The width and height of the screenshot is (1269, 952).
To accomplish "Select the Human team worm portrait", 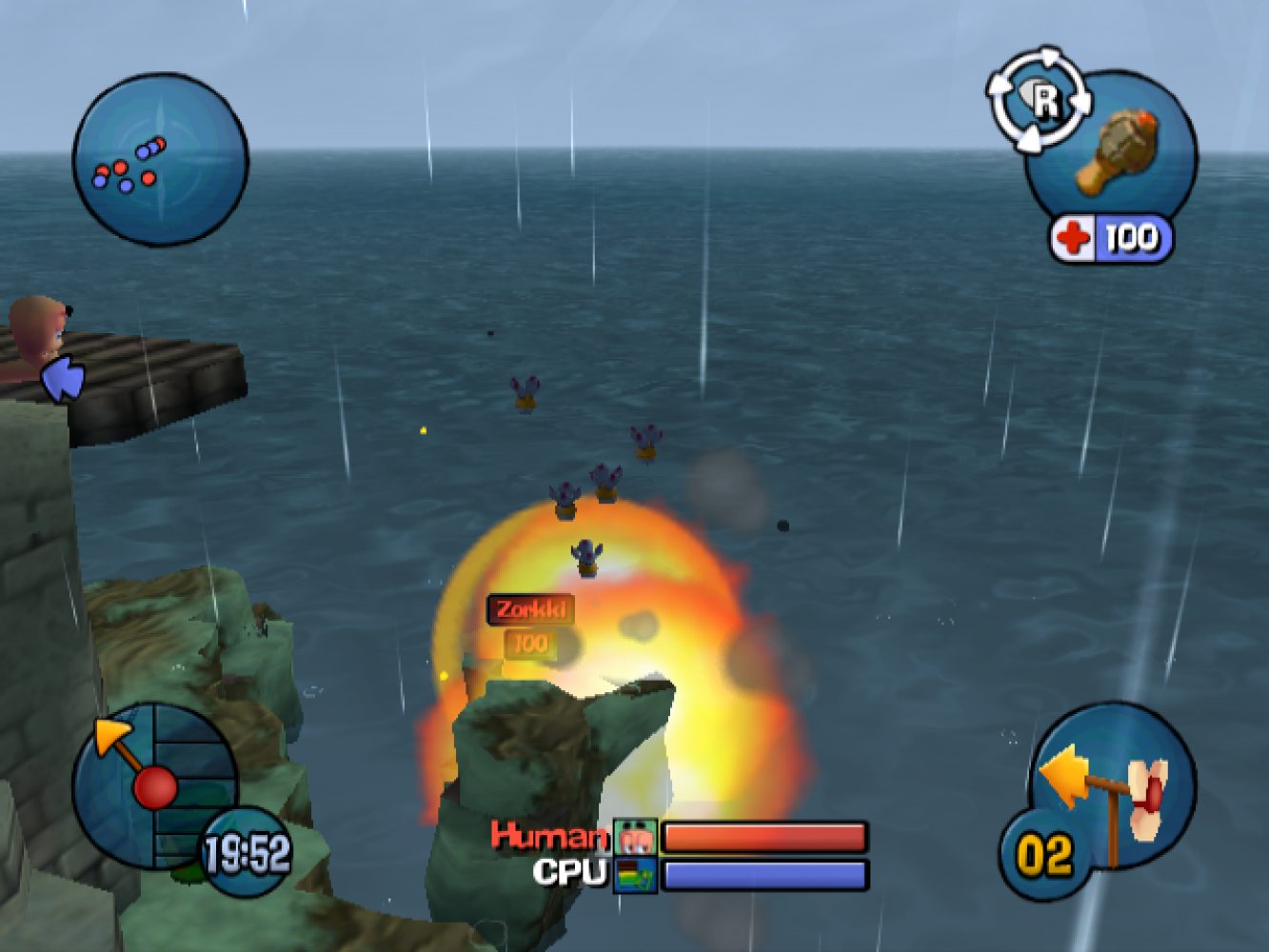I will 635,838.
